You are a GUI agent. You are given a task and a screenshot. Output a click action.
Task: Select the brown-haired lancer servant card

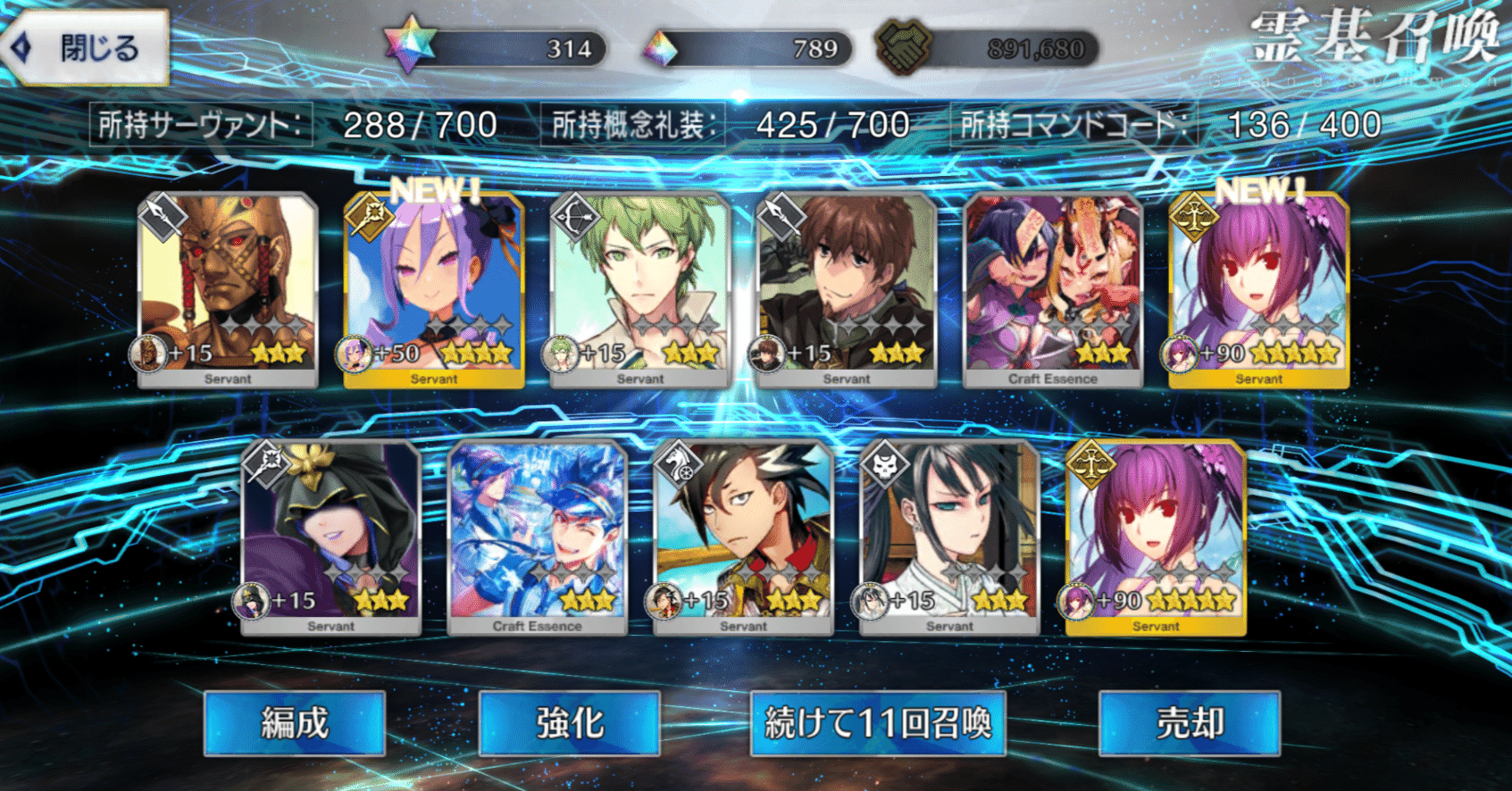[x=847, y=287]
